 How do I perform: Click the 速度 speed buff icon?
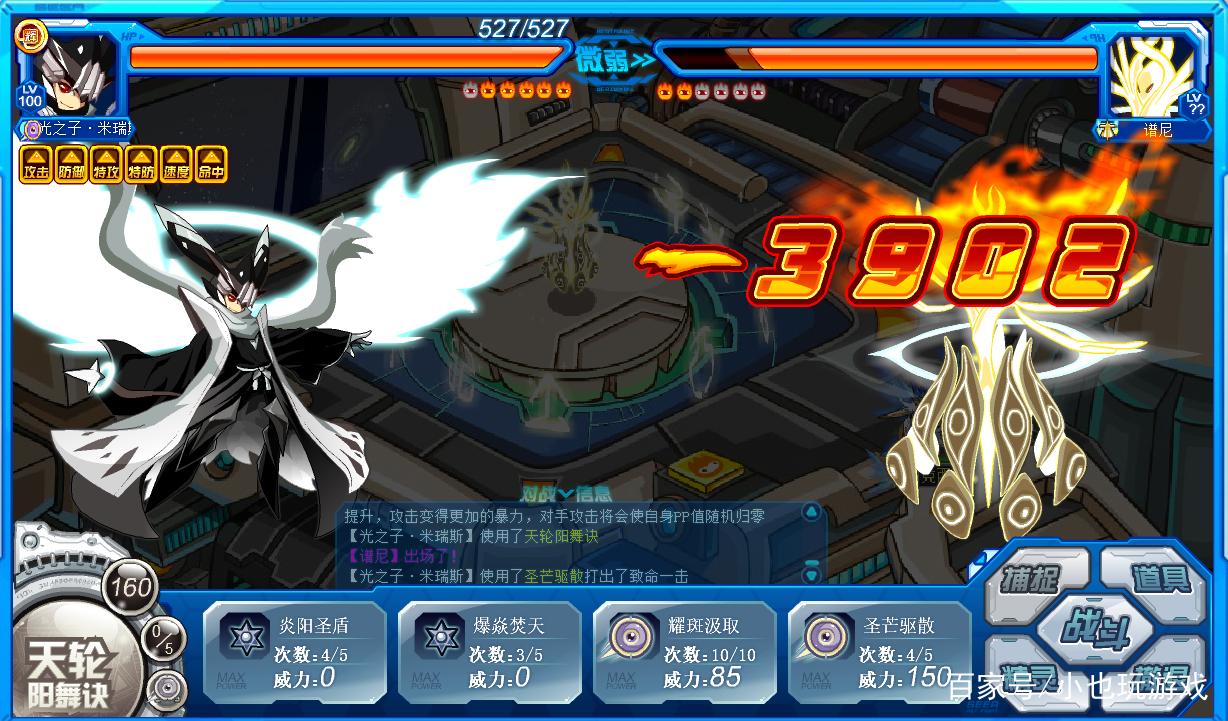pos(176,165)
